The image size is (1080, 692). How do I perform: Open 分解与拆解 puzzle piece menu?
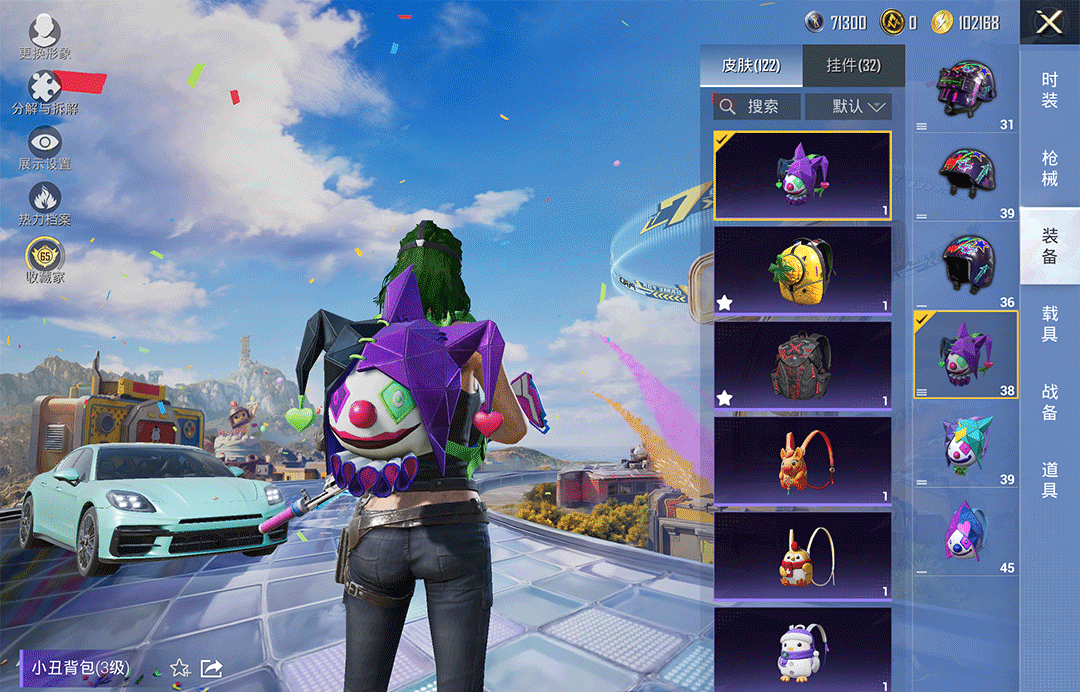point(45,93)
